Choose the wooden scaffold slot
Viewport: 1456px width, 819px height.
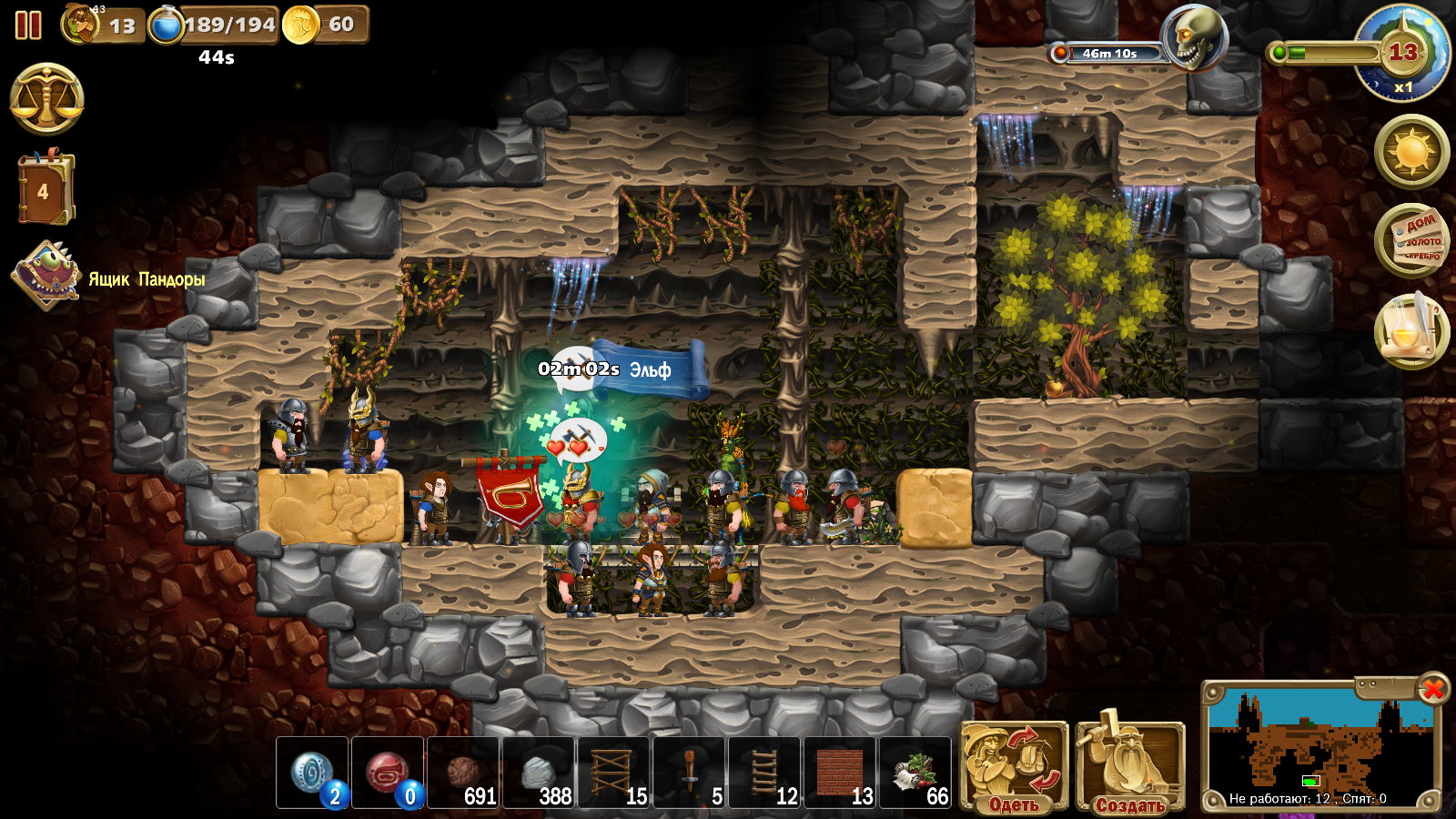pyautogui.click(x=614, y=773)
